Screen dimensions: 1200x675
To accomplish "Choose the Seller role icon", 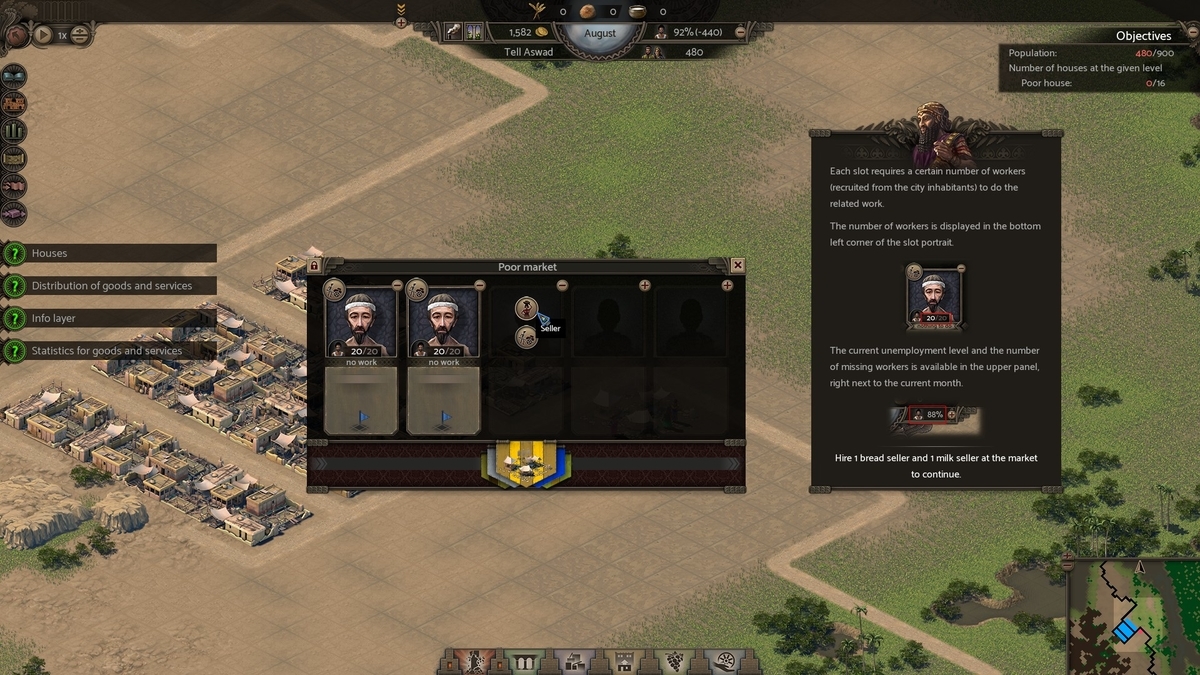I will coord(527,308).
